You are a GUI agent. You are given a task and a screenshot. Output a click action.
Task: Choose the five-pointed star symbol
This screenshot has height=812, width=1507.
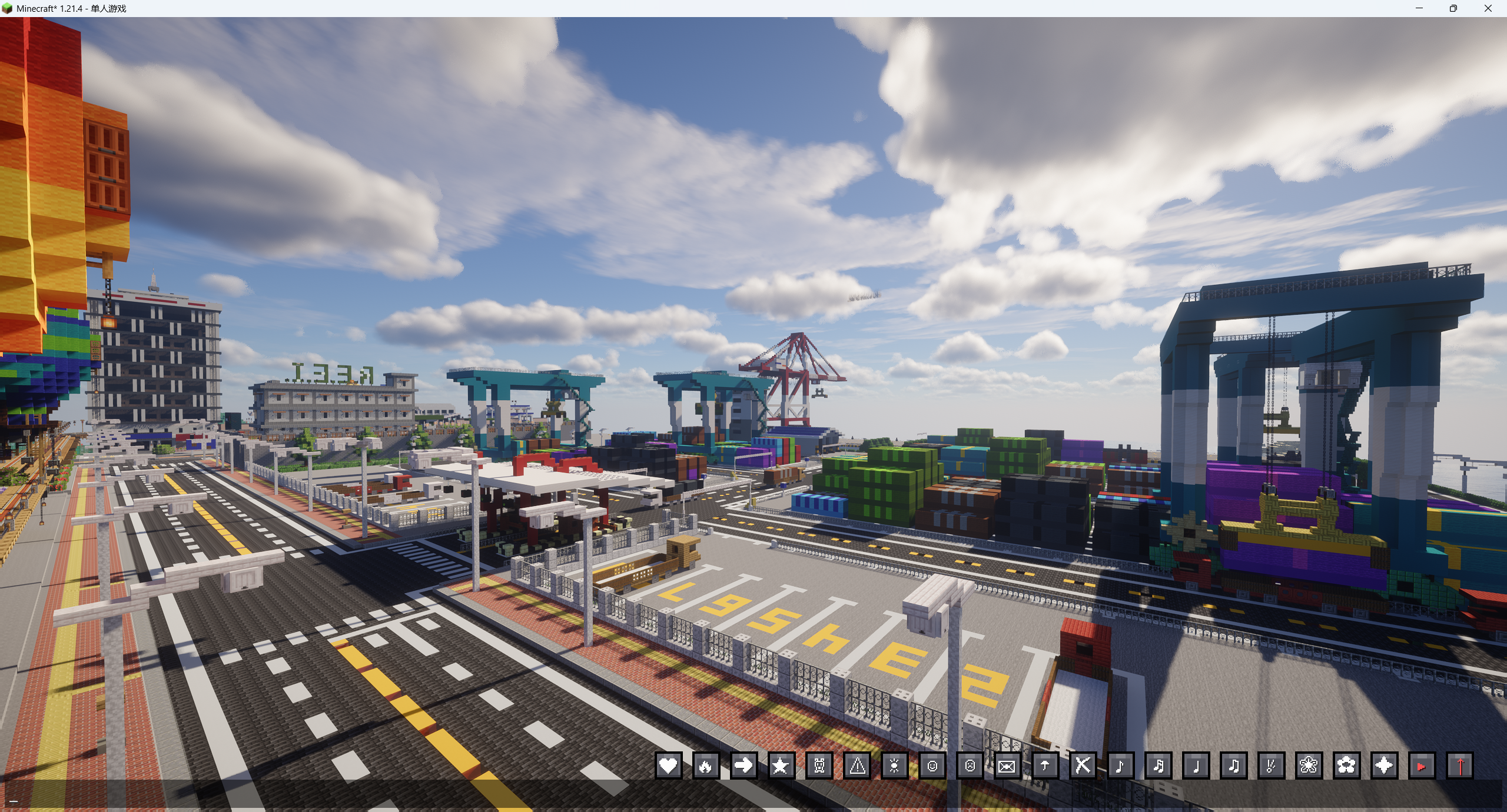(x=781, y=766)
